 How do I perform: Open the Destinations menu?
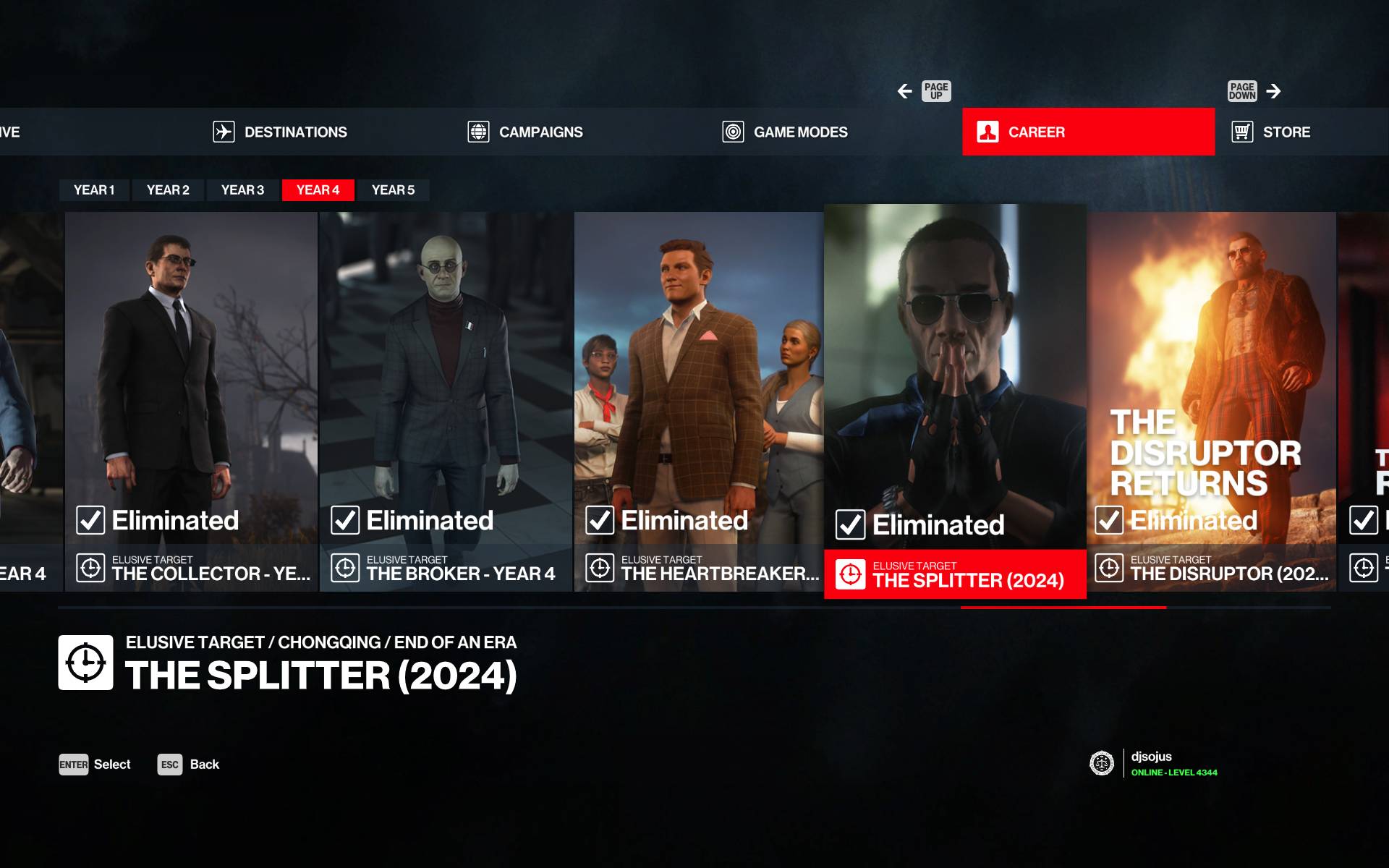(281, 132)
